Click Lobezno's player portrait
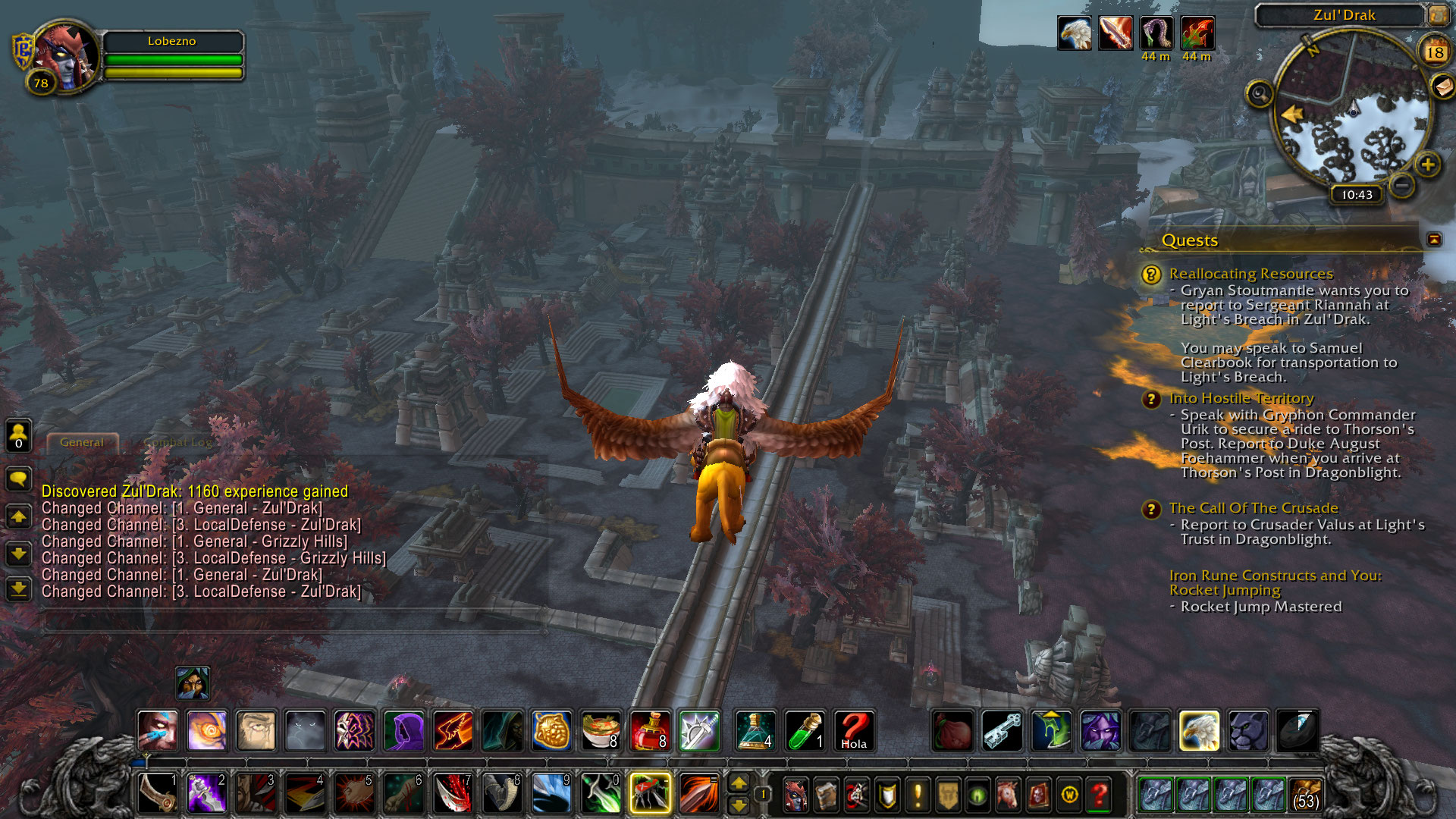This screenshot has height=819, width=1456. (x=66, y=58)
